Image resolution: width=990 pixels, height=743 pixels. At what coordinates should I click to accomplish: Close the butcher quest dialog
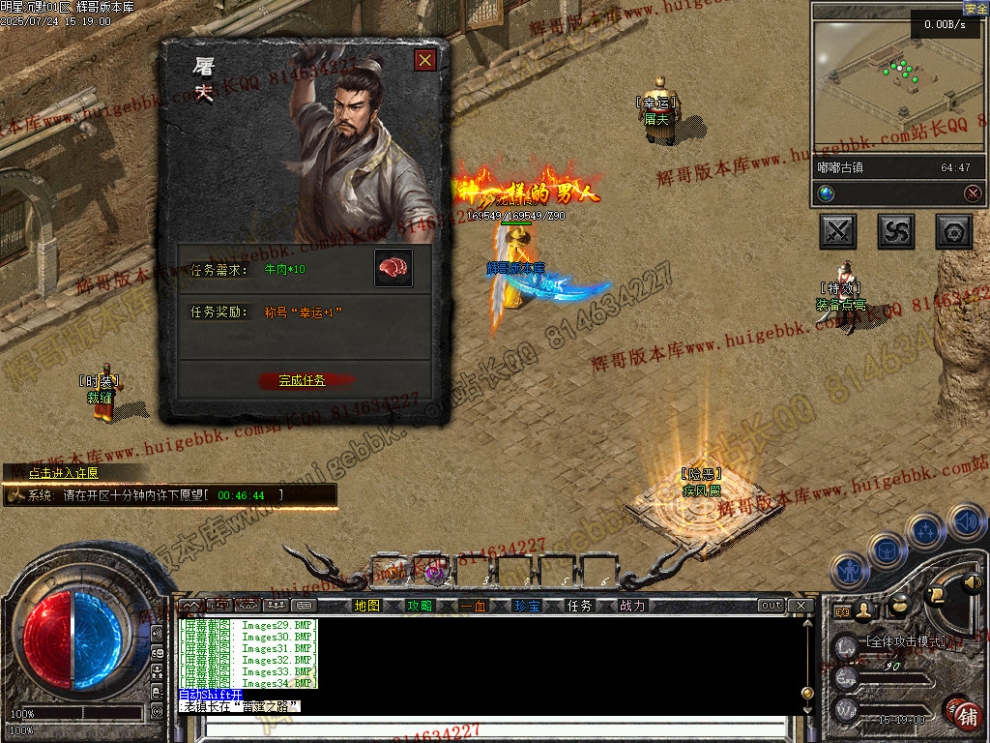coord(425,60)
